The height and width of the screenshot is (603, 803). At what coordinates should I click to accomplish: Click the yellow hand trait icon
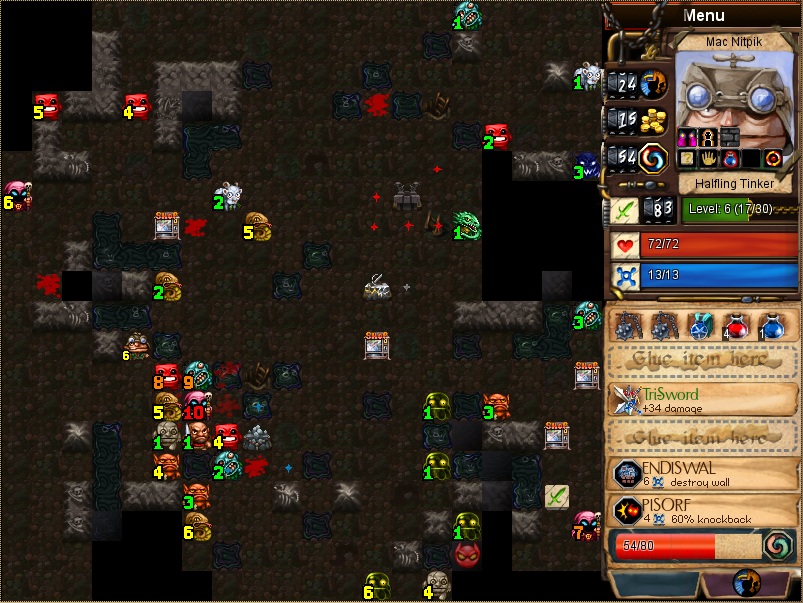point(709,158)
